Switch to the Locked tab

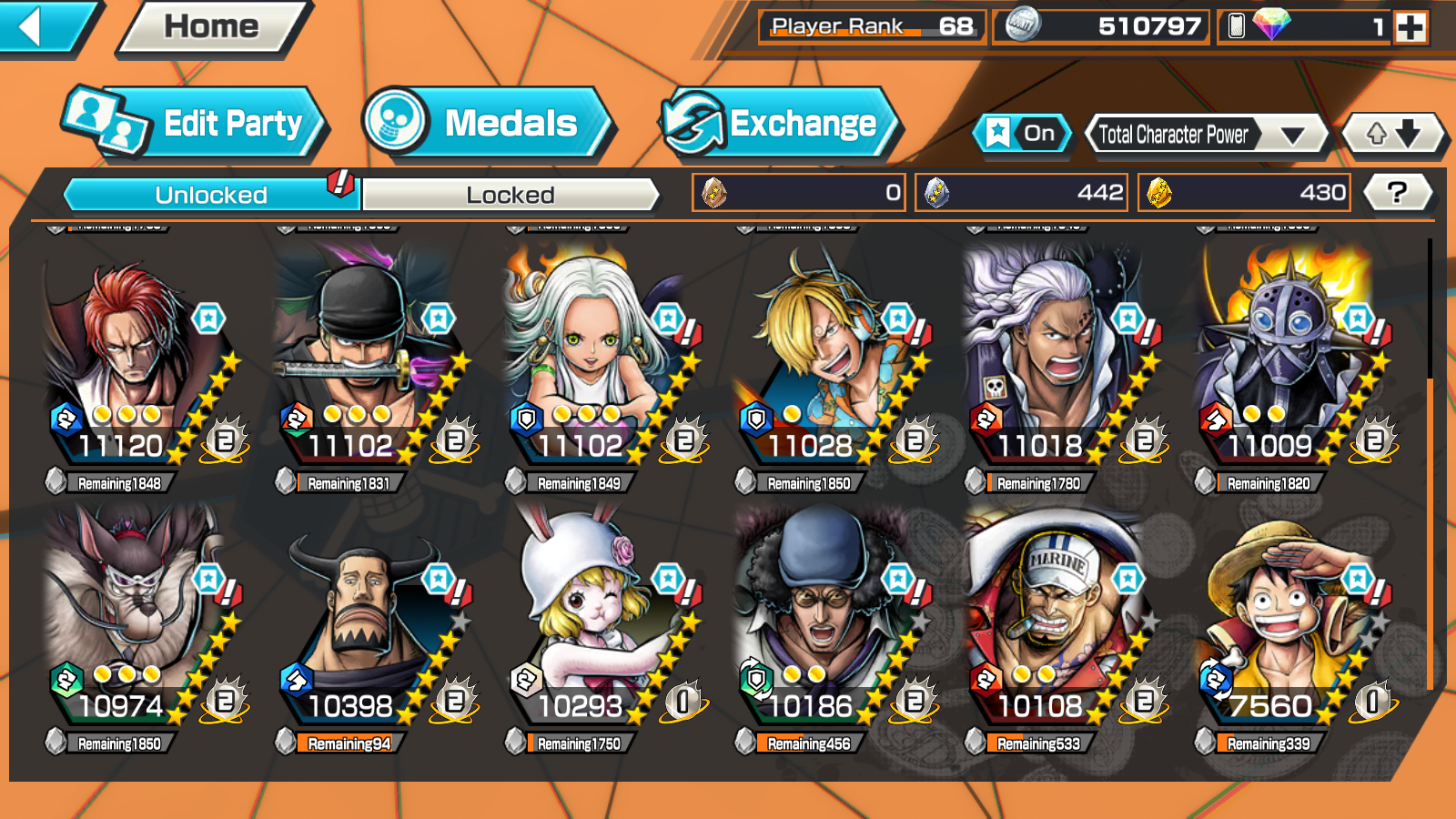(511, 195)
